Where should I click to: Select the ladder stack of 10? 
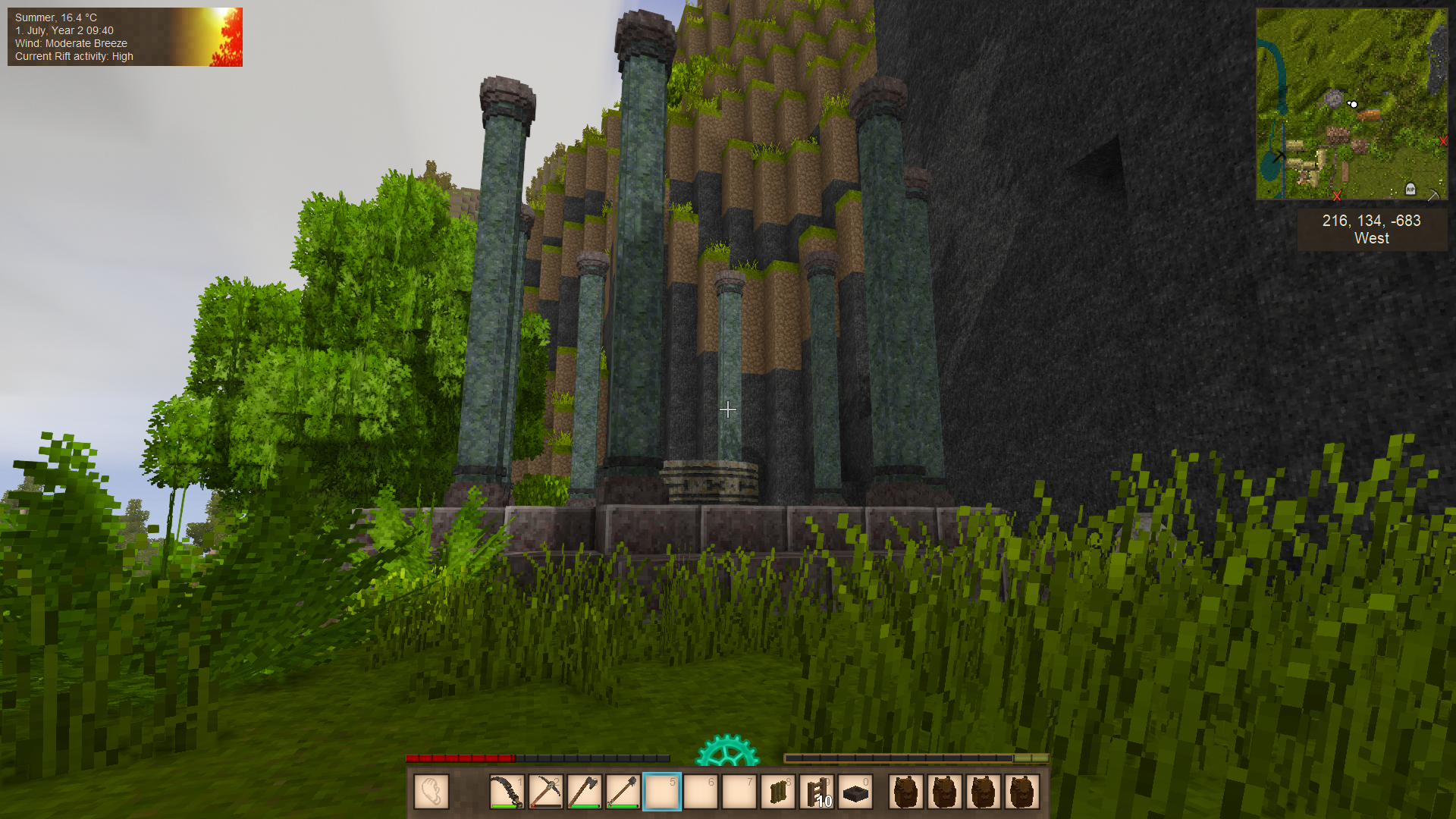point(817,792)
